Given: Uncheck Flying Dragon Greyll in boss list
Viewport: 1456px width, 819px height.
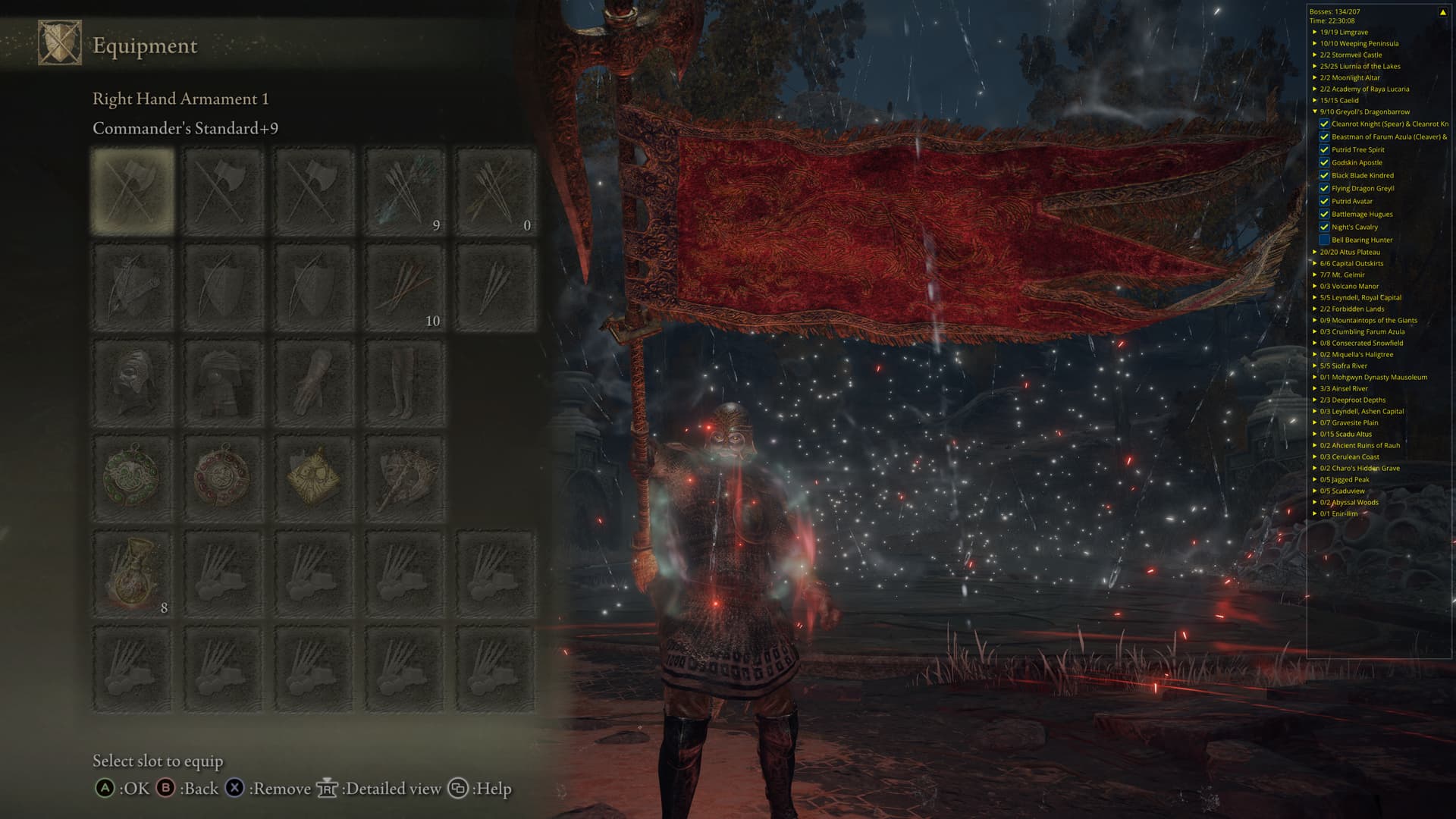Looking at the screenshot, I should [x=1324, y=189].
